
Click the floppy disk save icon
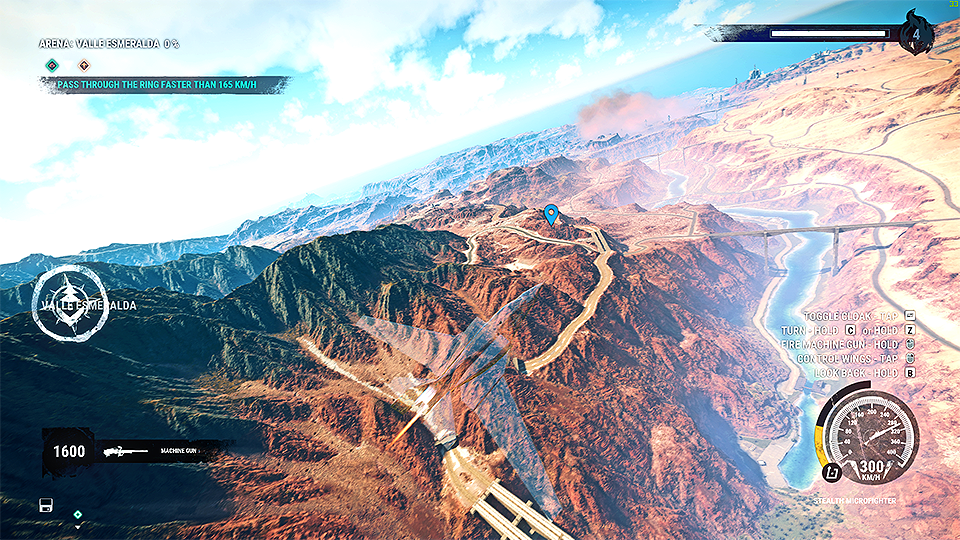(46, 505)
